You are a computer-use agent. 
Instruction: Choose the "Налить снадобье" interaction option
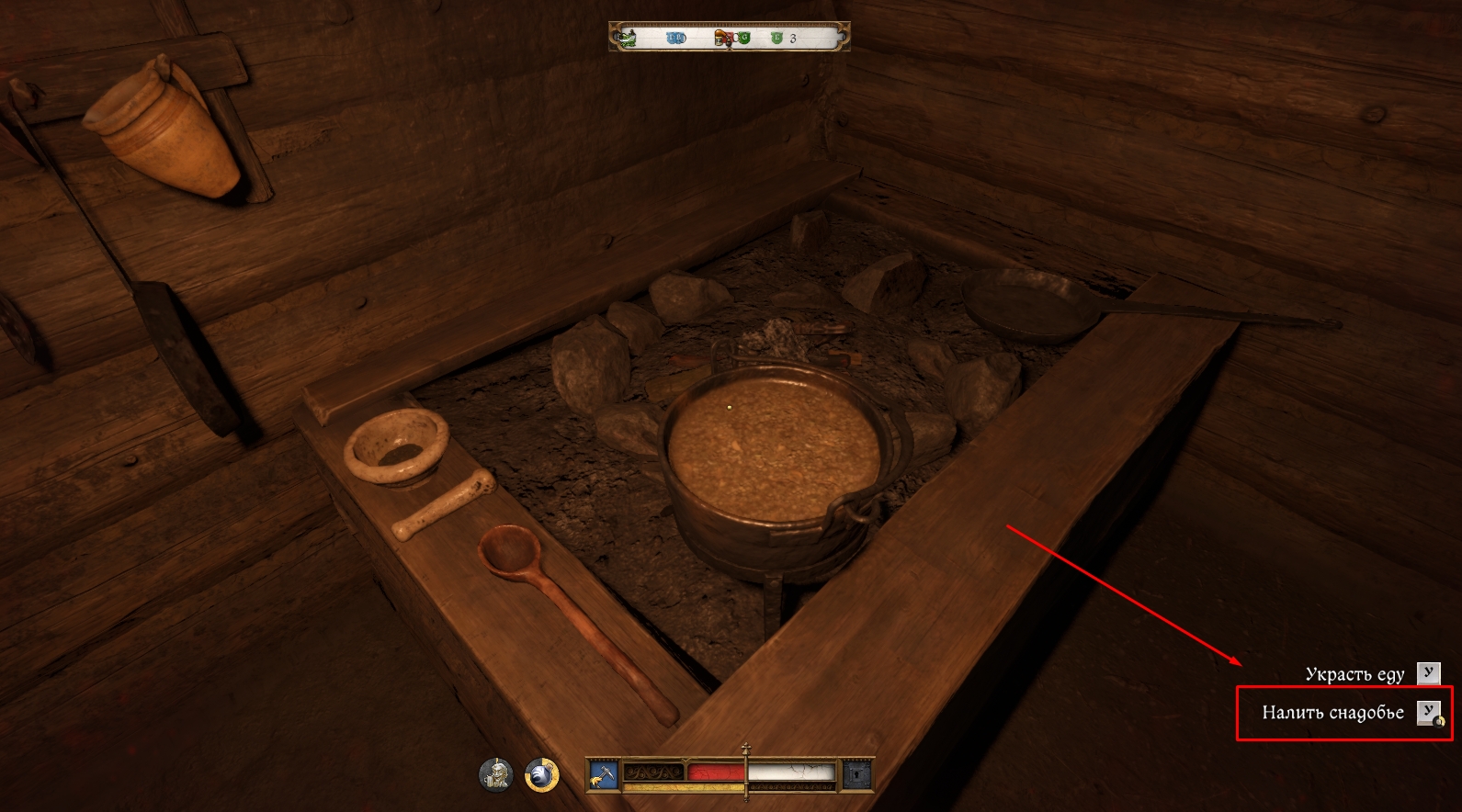pyautogui.click(x=1332, y=713)
